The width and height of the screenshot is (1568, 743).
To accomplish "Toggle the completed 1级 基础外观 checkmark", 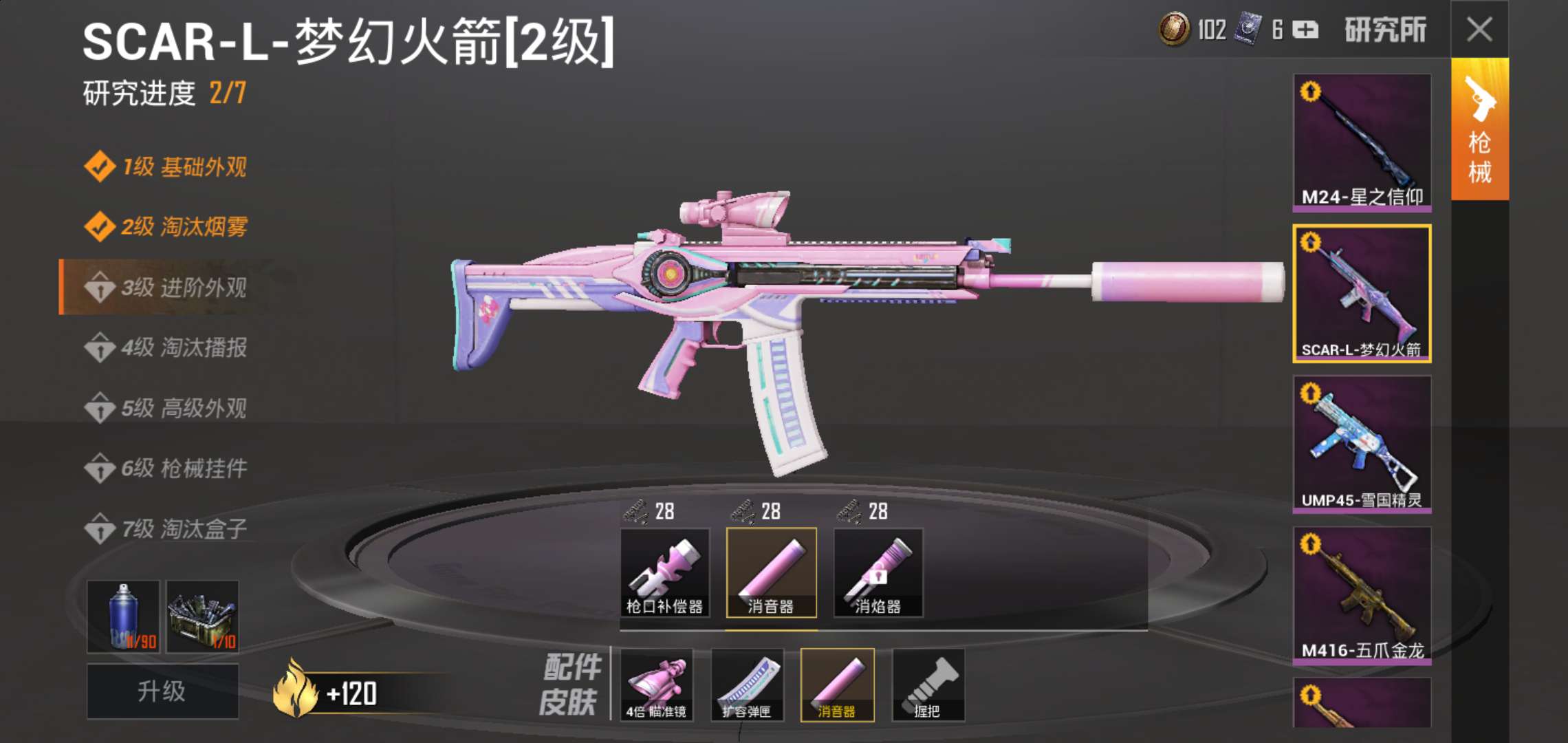I will click(100, 167).
